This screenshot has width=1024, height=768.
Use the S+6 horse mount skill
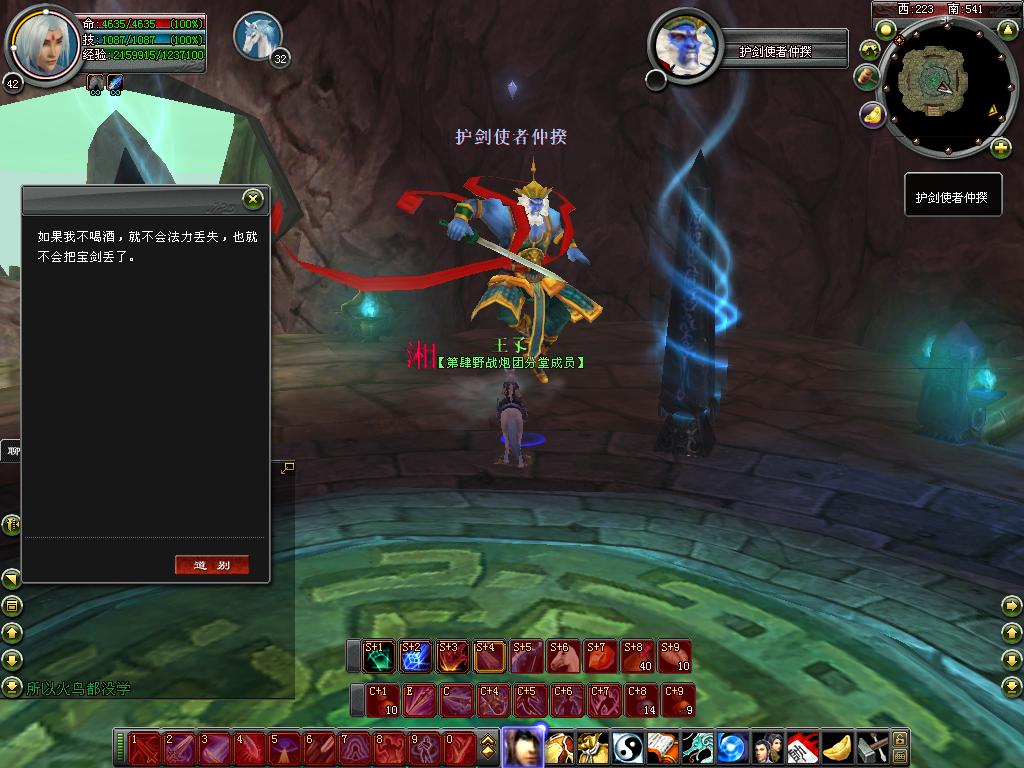coord(563,657)
